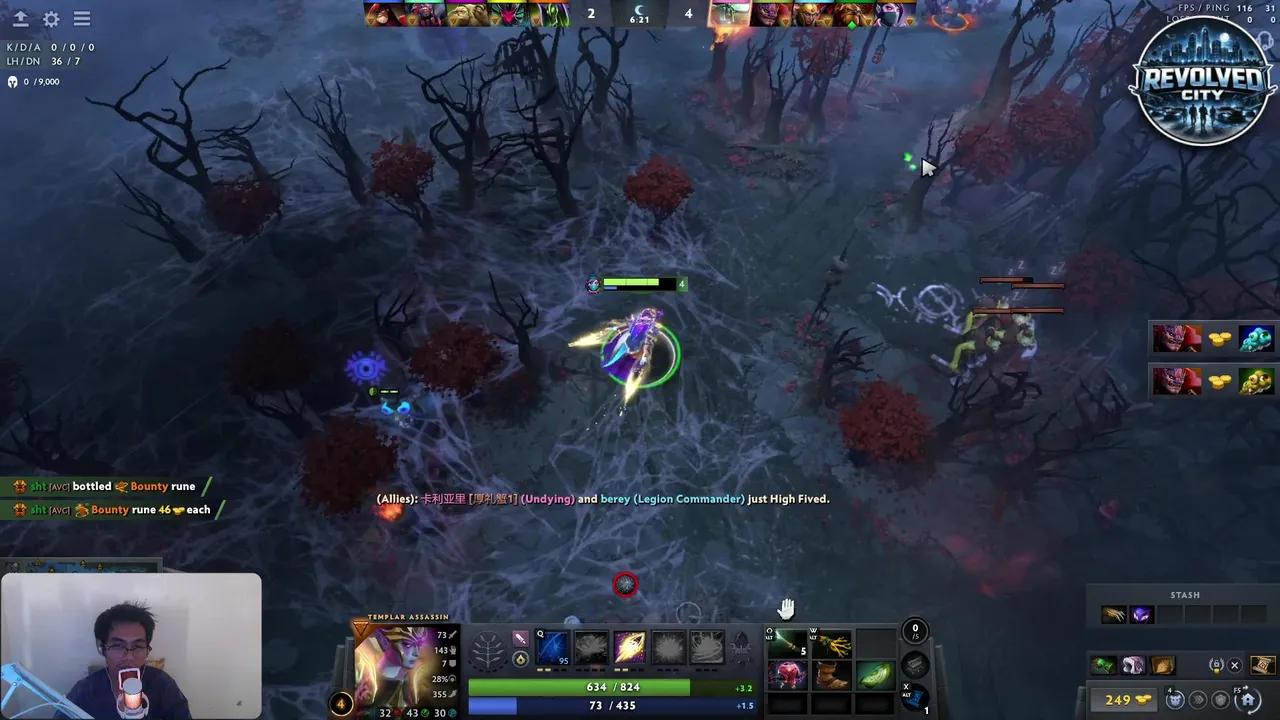The height and width of the screenshot is (720, 1280).
Task: Click the courier speed burst icon
Action: tap(1197, 699)
